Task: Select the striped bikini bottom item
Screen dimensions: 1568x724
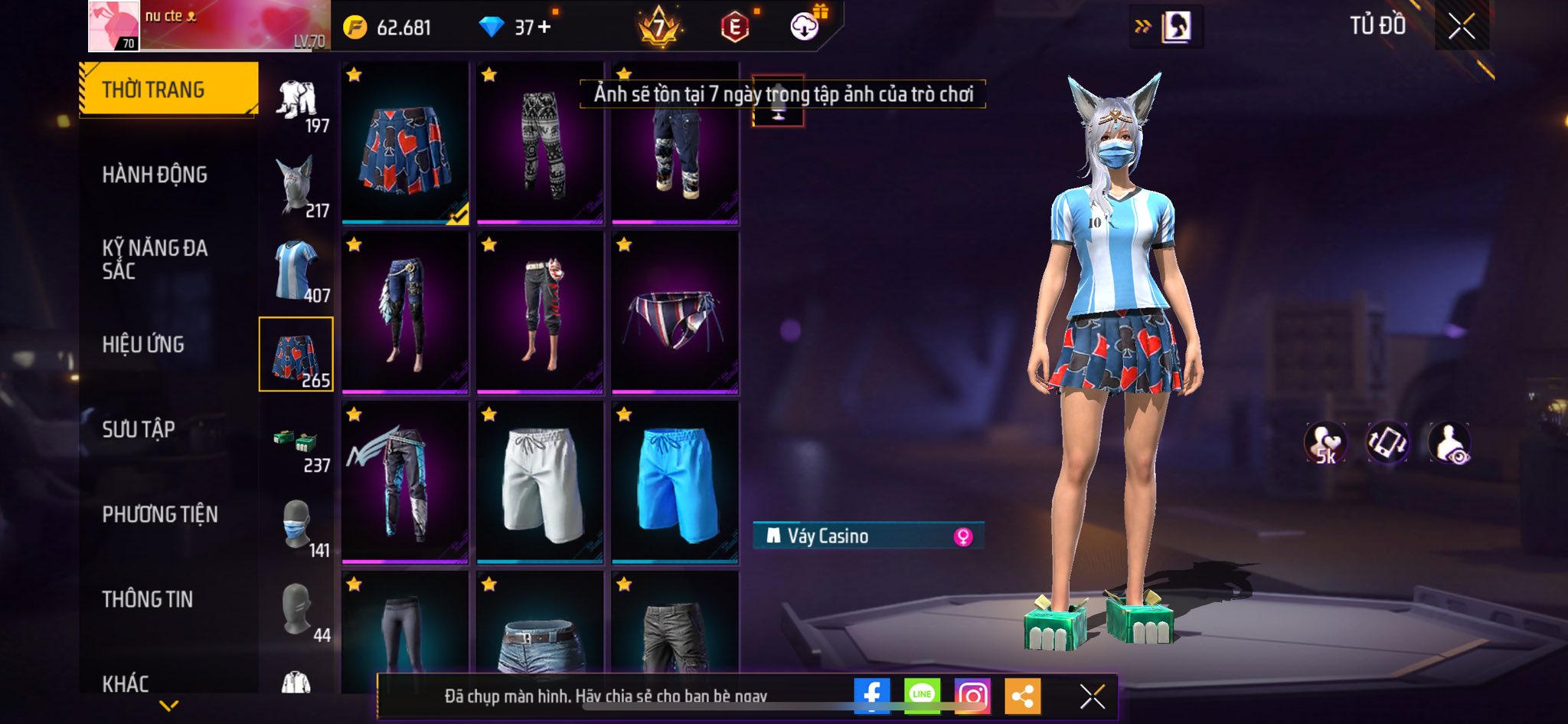Action: [675, 313]
